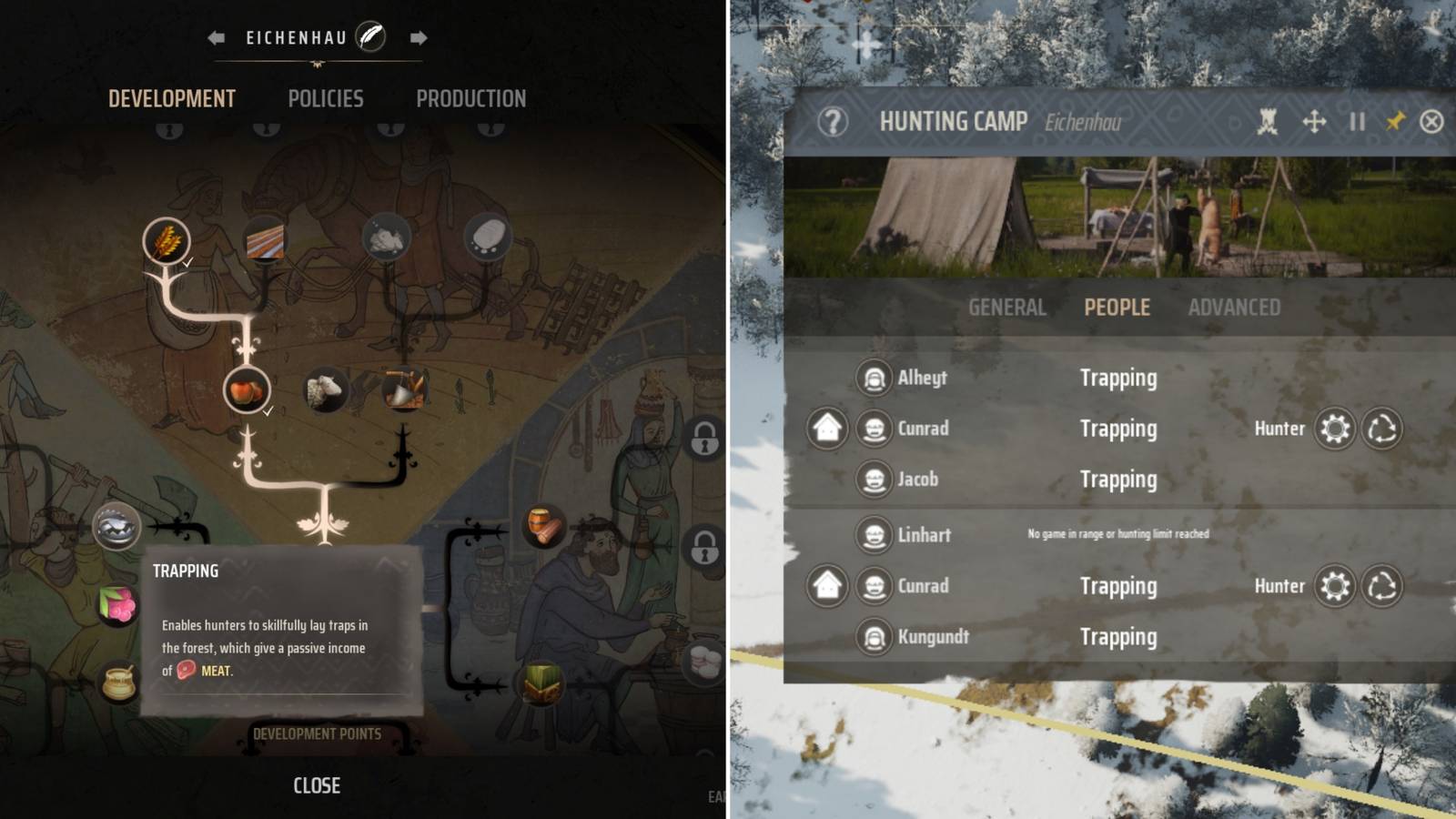1456x819 pixels.
Task: Click Alheyt's portrait icon
Action: point(875,378)
